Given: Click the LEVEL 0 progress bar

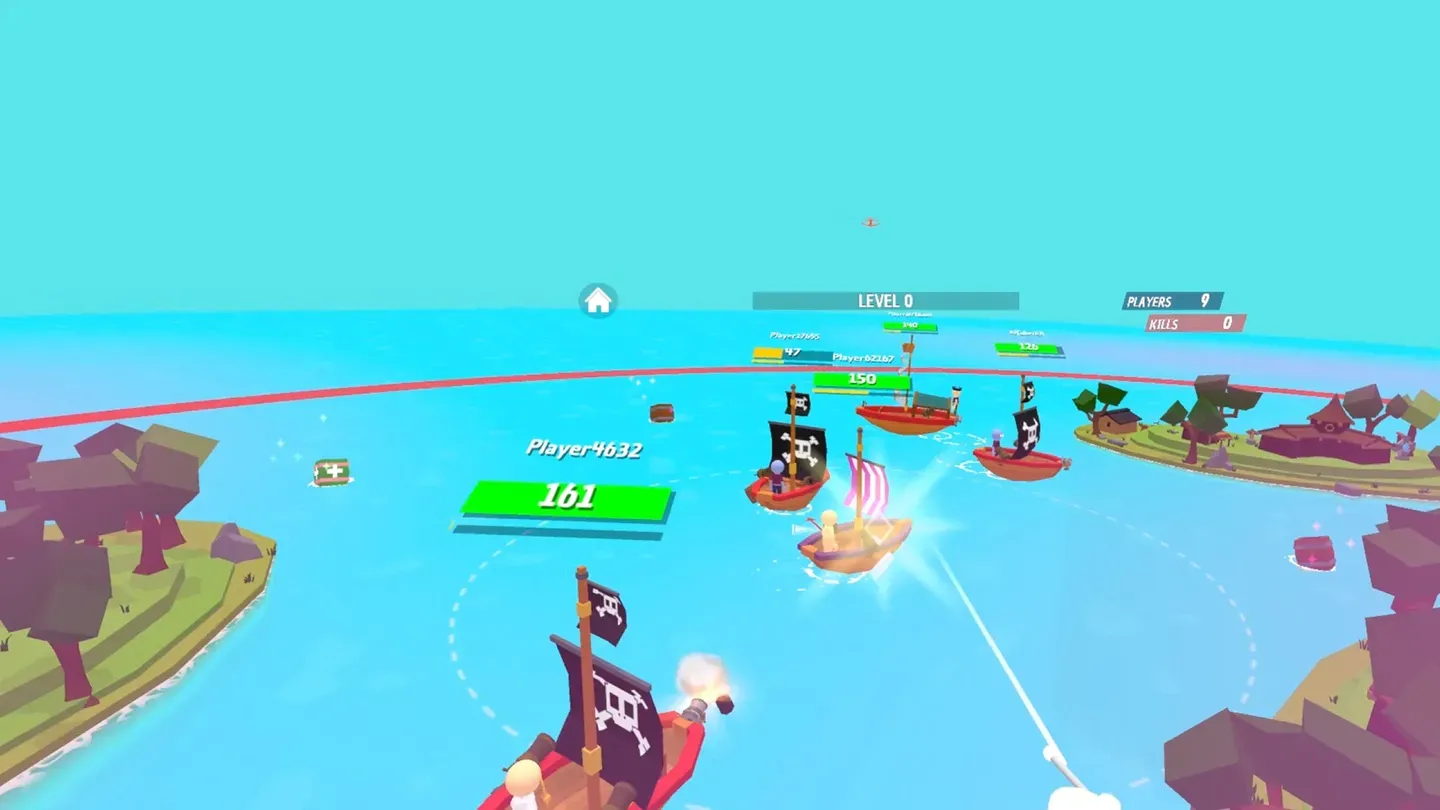Looking at the screenshot, I should pyautogui.click(x=886, y=300).
